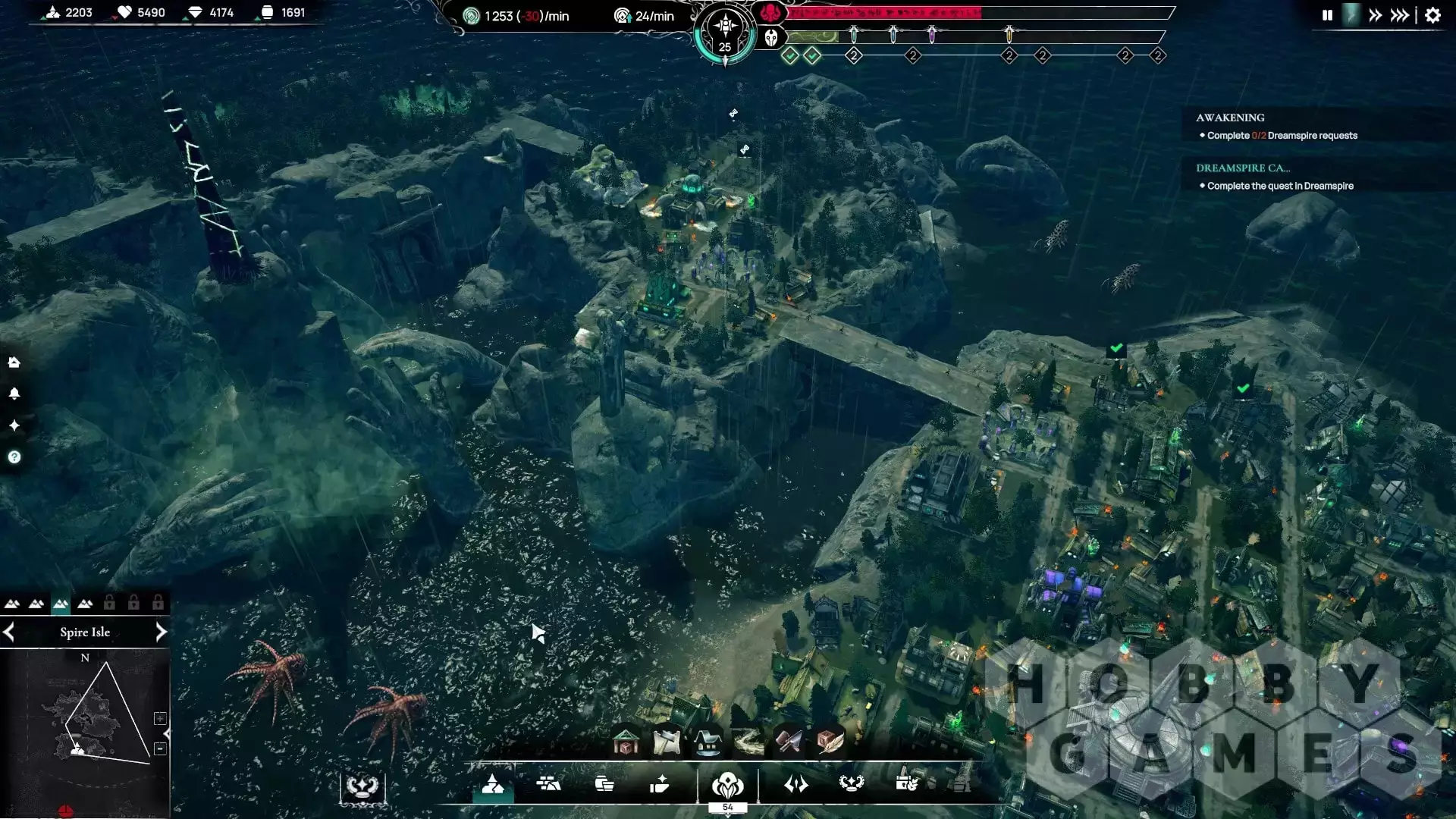
Task: Select the active terrain build category
Action: click(x=493, y=784)
